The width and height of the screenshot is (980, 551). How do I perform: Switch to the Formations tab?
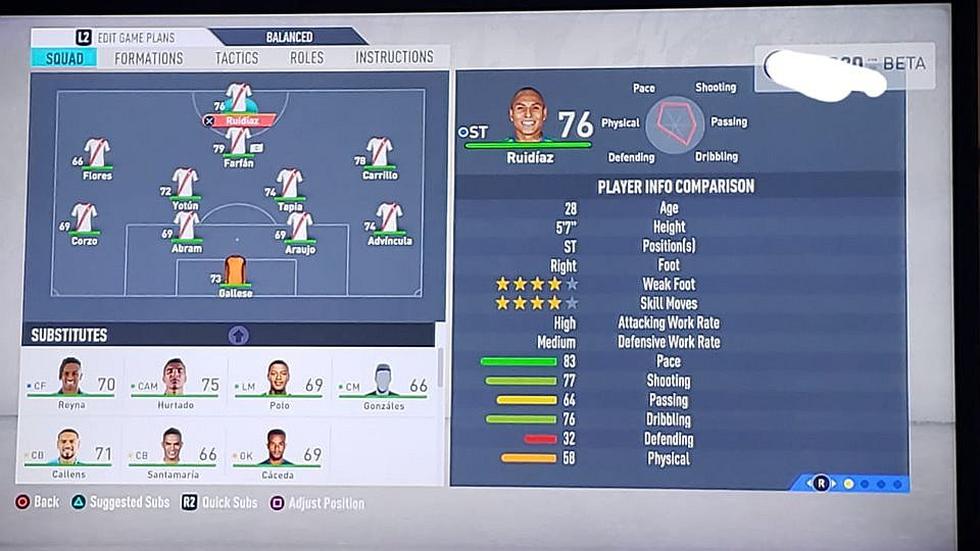(148, 58)
